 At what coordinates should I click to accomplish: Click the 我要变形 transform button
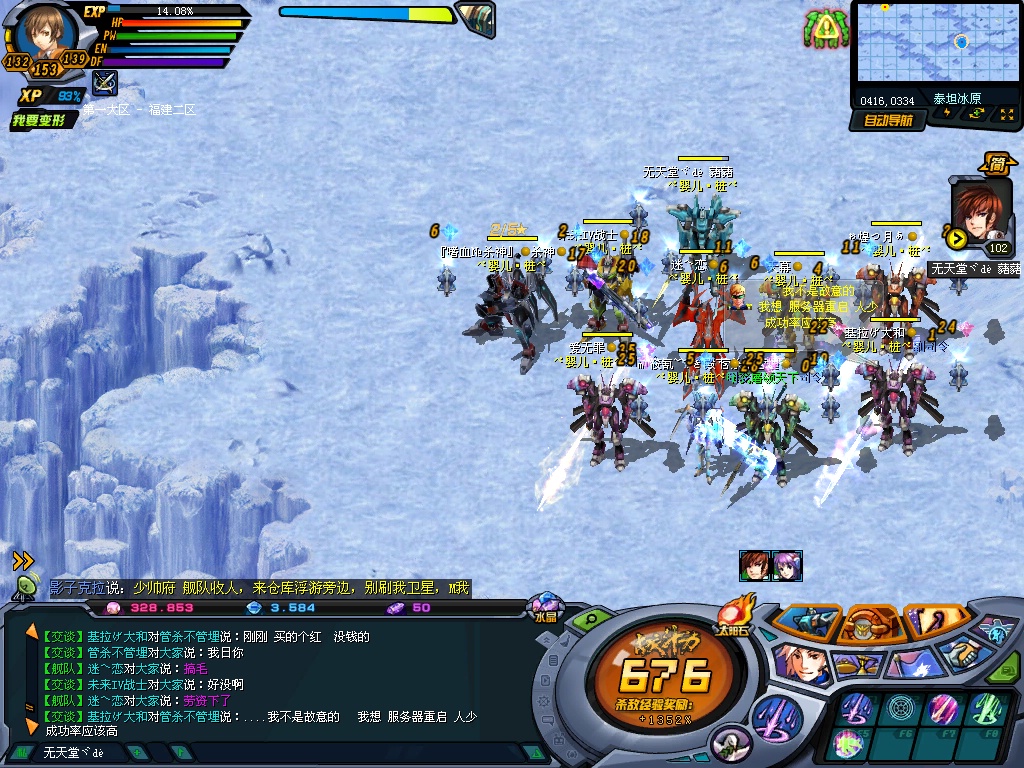(41, 120)
